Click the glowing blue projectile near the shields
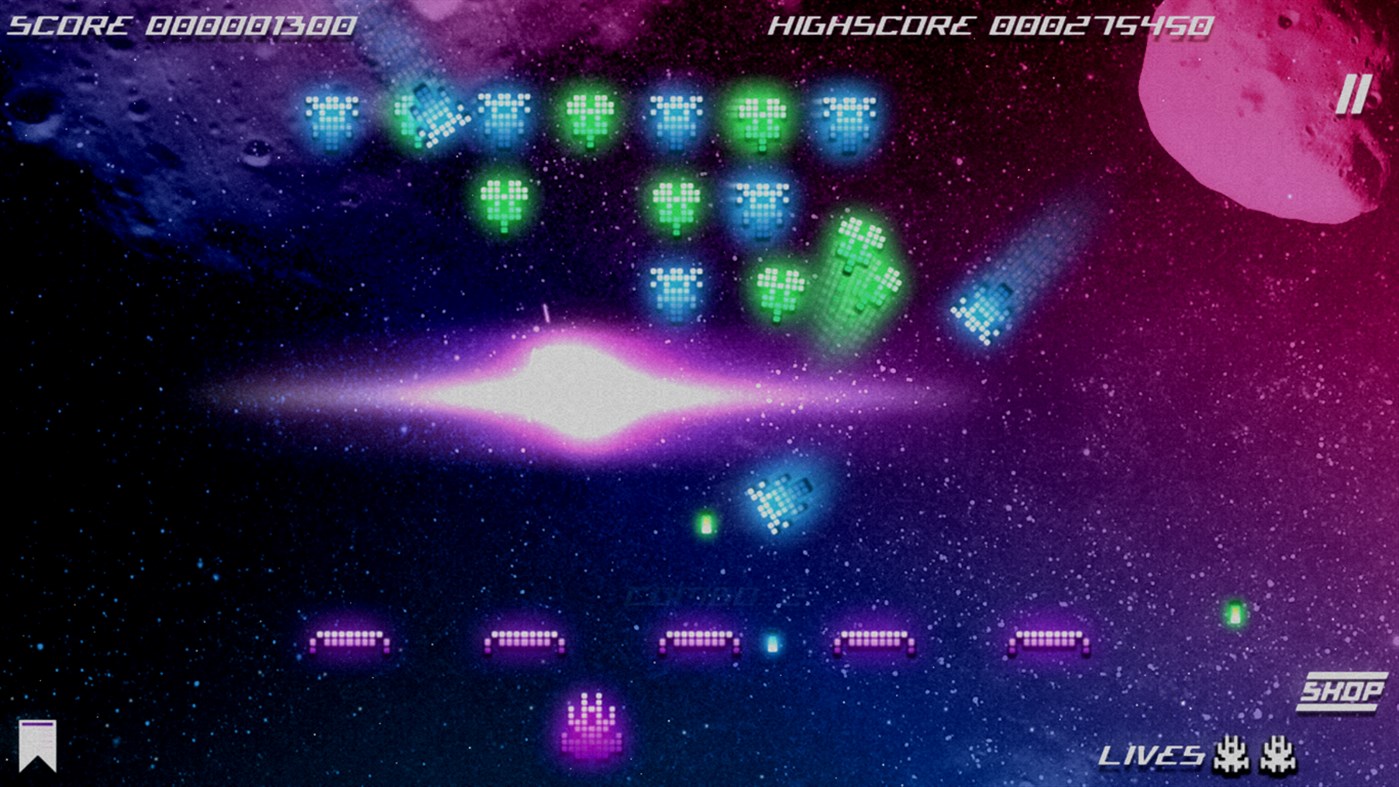Image resolution: width=1399 pixels, height=787 pixels. pos(772,645)
